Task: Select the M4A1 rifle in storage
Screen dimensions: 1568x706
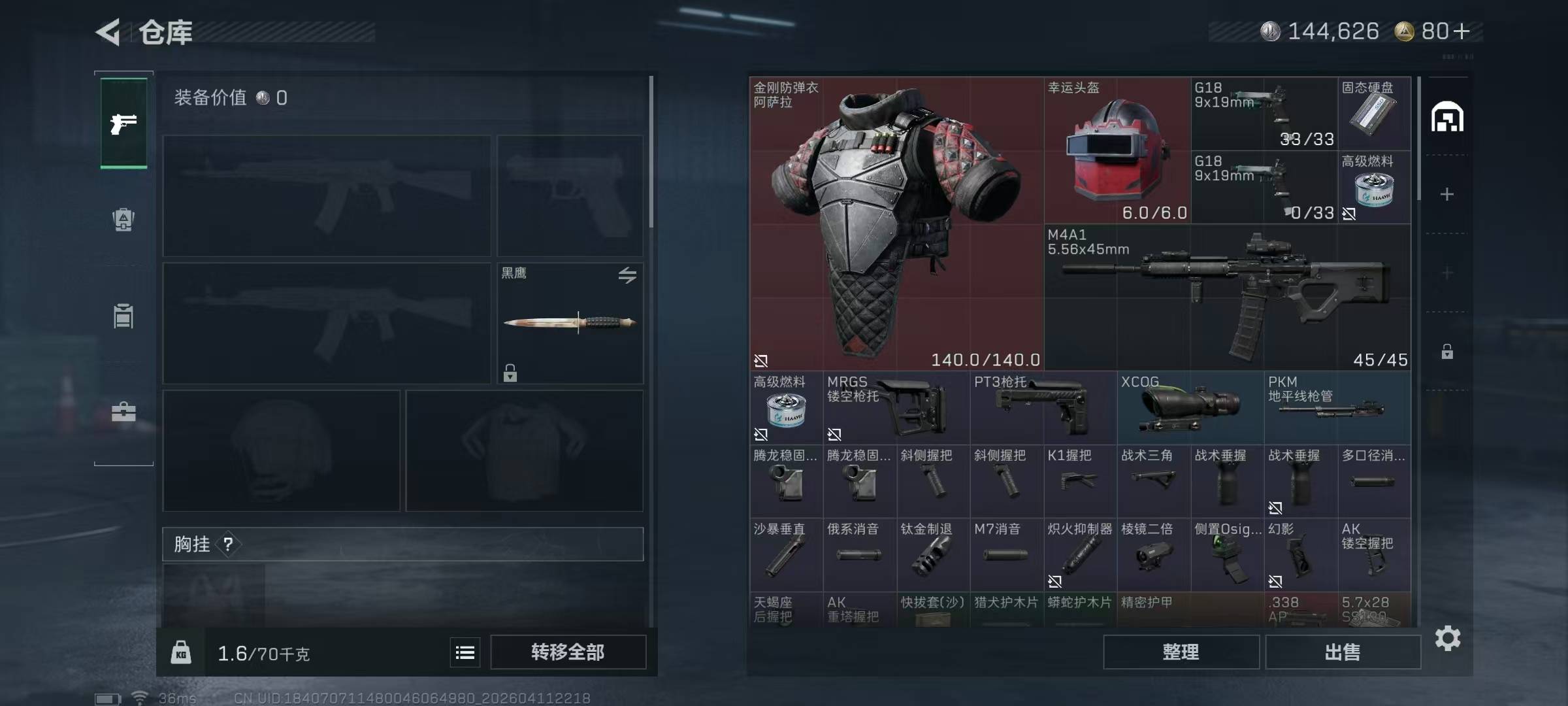Action: coord(1227,297)
